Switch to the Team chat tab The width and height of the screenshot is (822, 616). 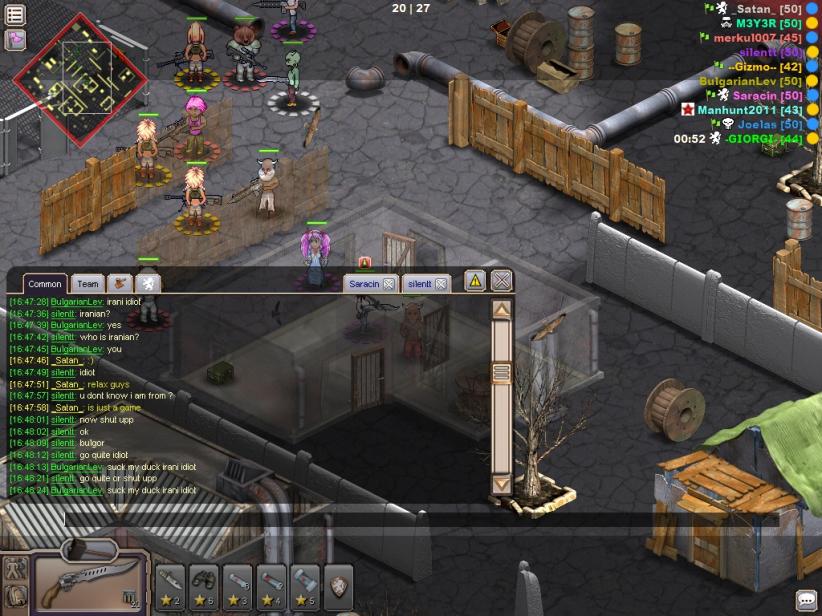88,284
